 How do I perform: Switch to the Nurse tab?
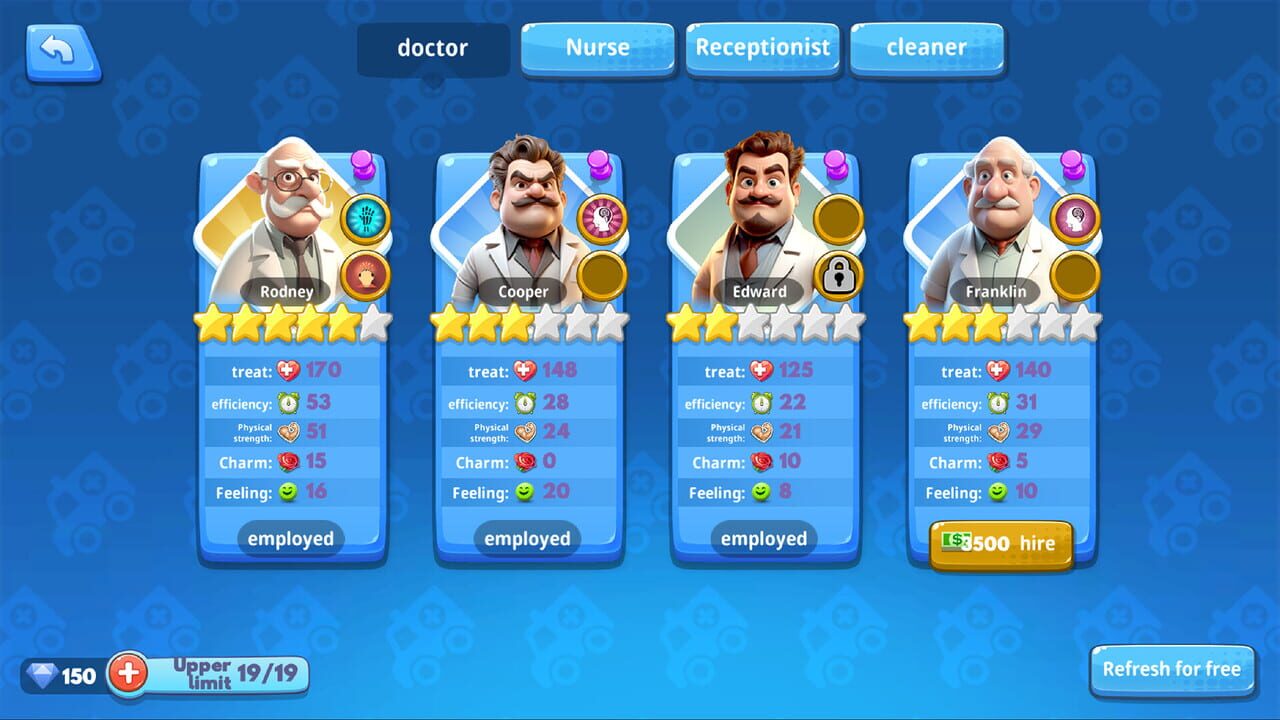pos(597,47)
